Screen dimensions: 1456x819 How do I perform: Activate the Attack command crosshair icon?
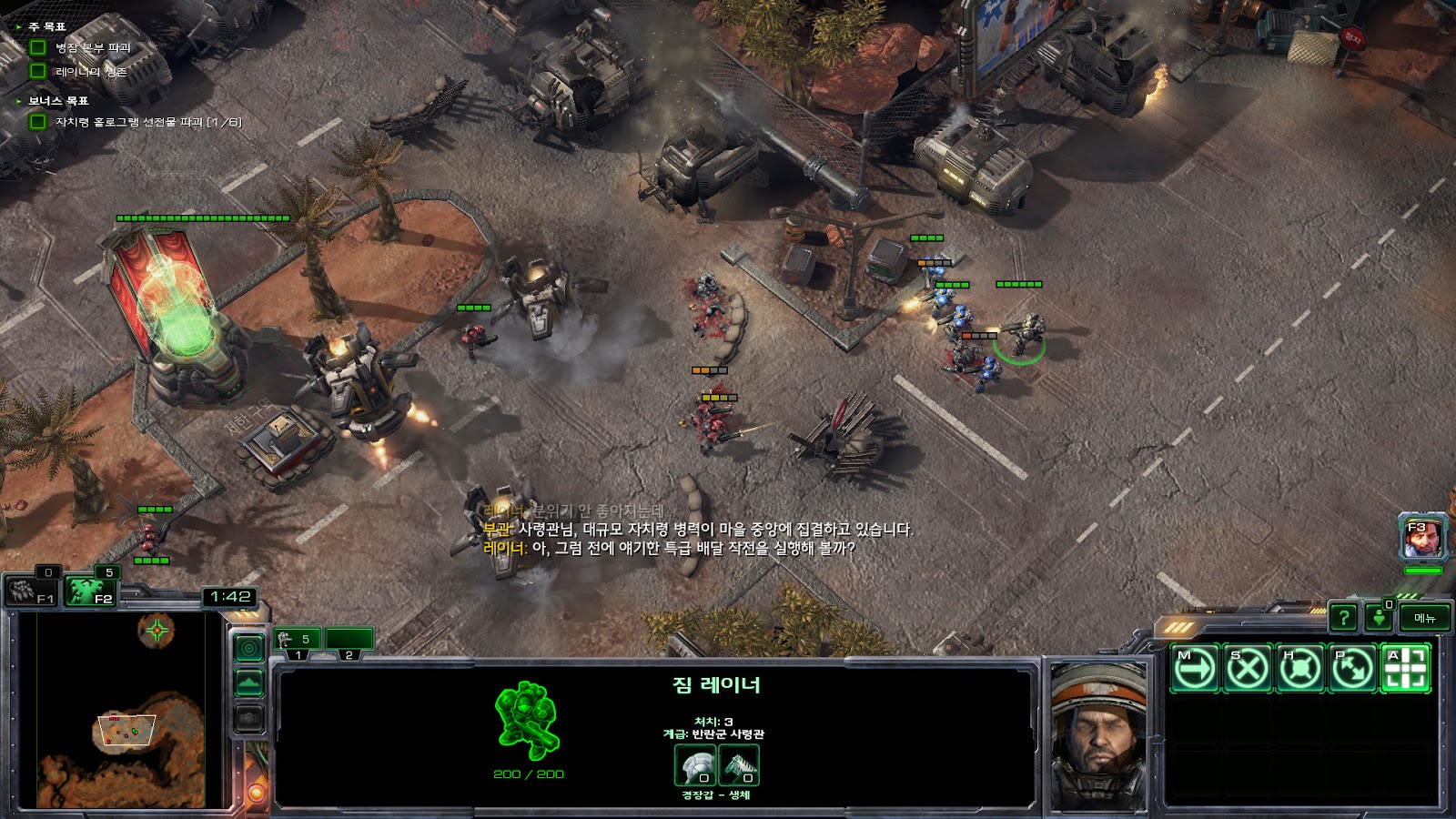(x=1406, y=669)
